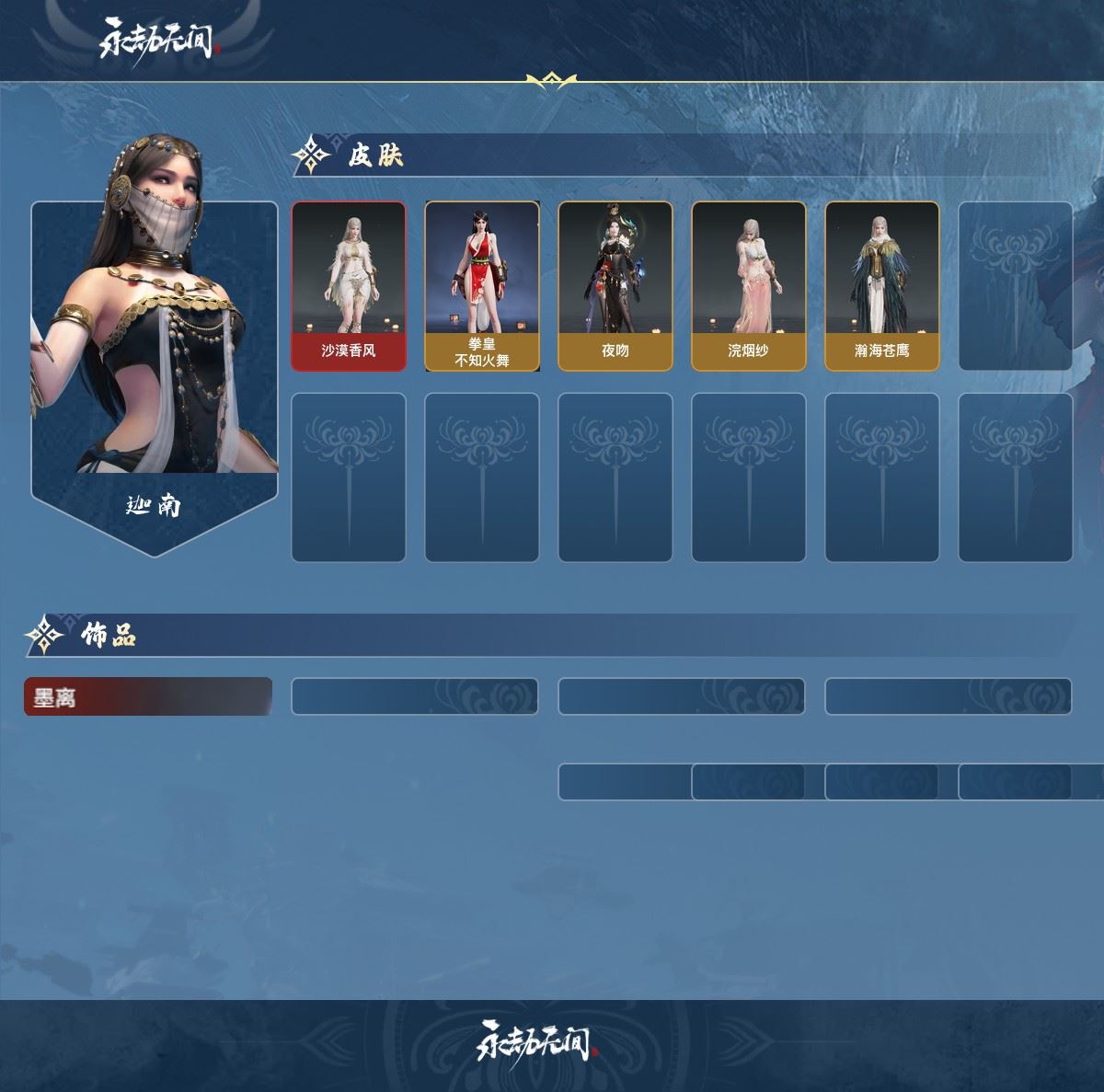Select the 墨离 accessory entry

[148, 697]
